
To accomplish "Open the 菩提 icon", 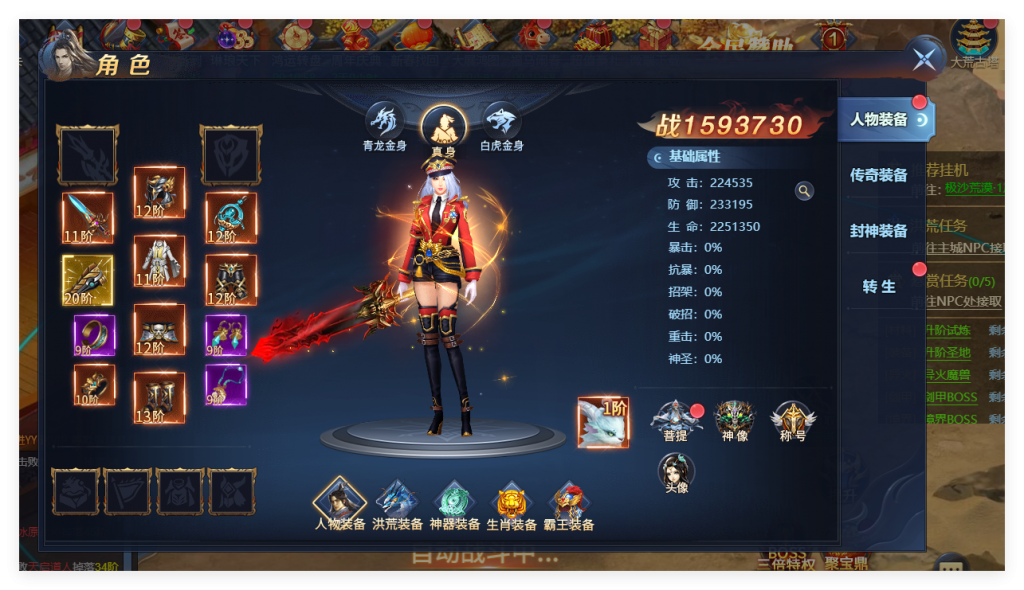I will 675,418.
